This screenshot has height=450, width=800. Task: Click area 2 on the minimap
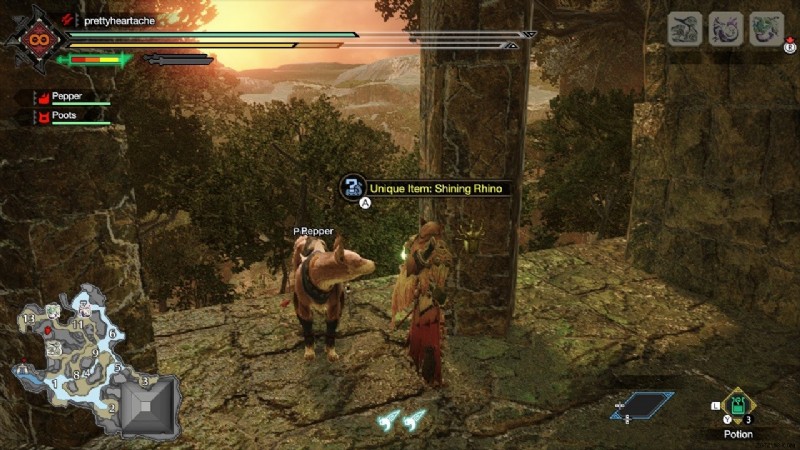pos(113,406)
